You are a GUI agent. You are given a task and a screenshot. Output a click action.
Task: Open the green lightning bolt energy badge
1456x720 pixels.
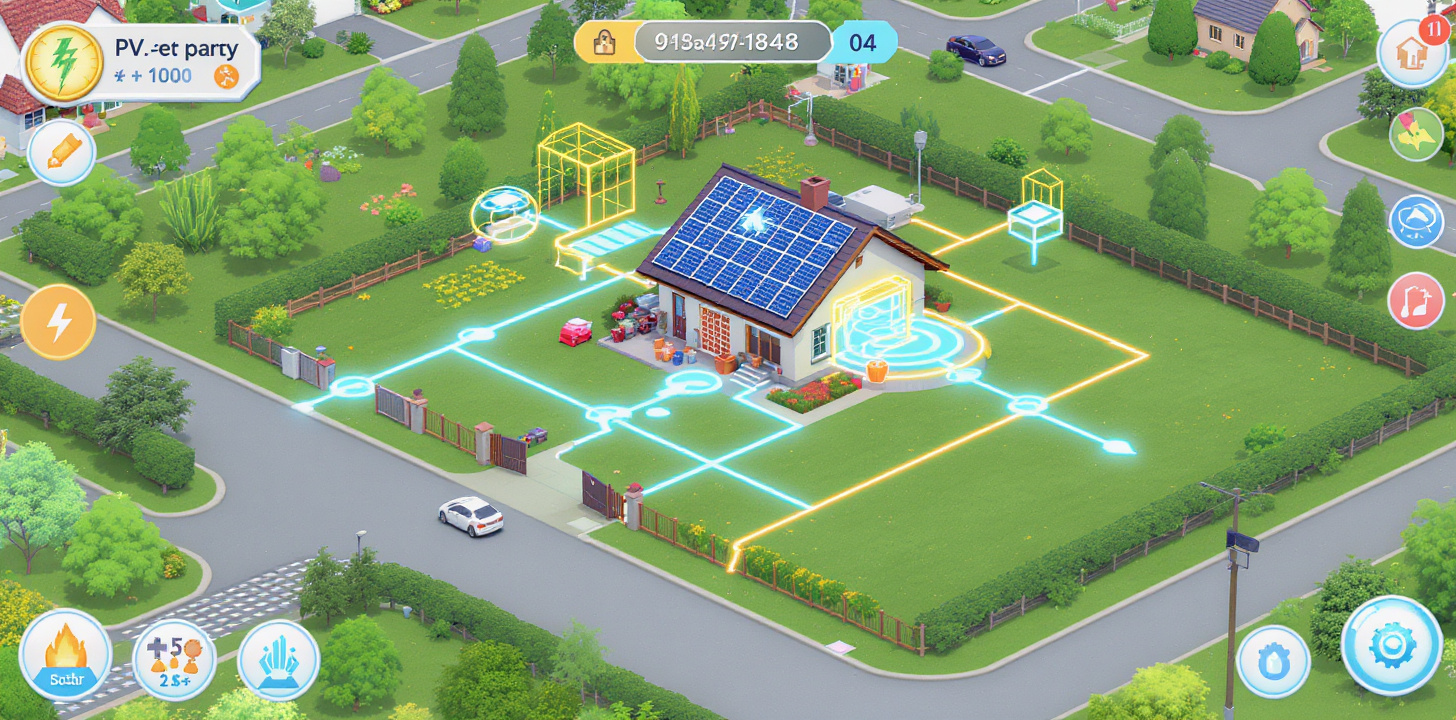click(62, 63)
